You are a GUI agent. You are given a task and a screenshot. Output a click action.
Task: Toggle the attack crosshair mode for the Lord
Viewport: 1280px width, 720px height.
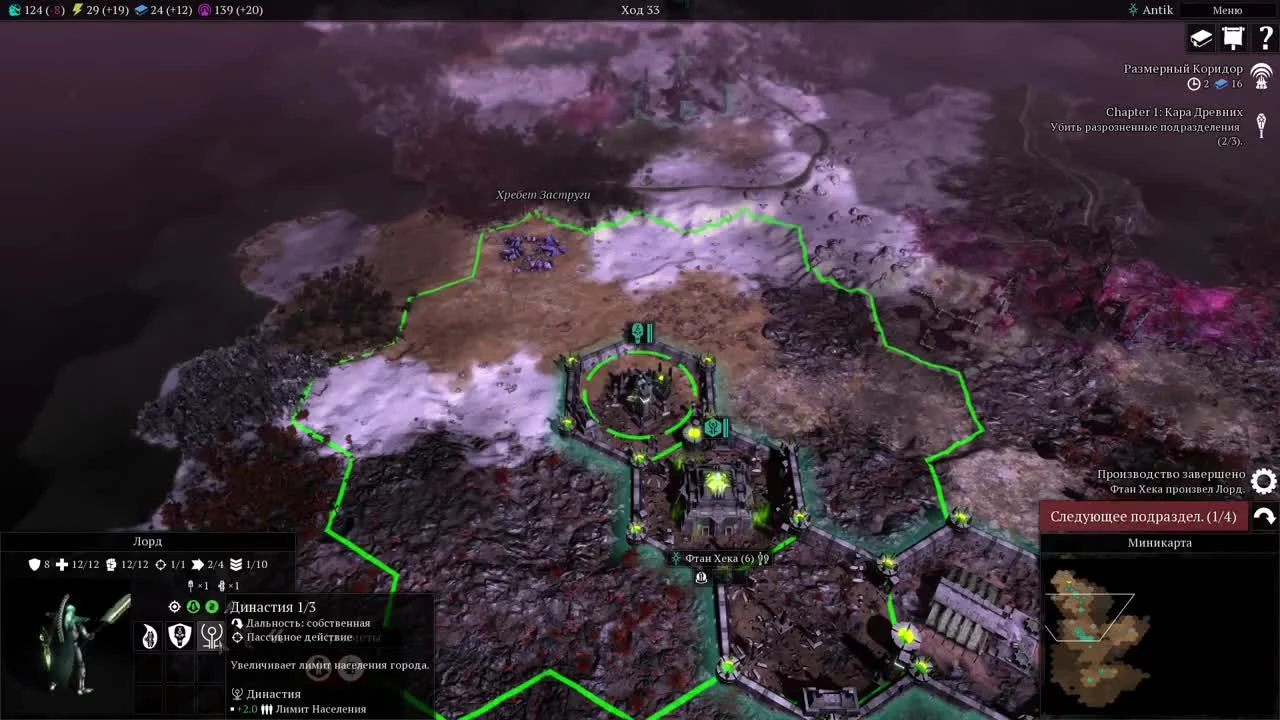pyautogui.click(x=174, y=606)
